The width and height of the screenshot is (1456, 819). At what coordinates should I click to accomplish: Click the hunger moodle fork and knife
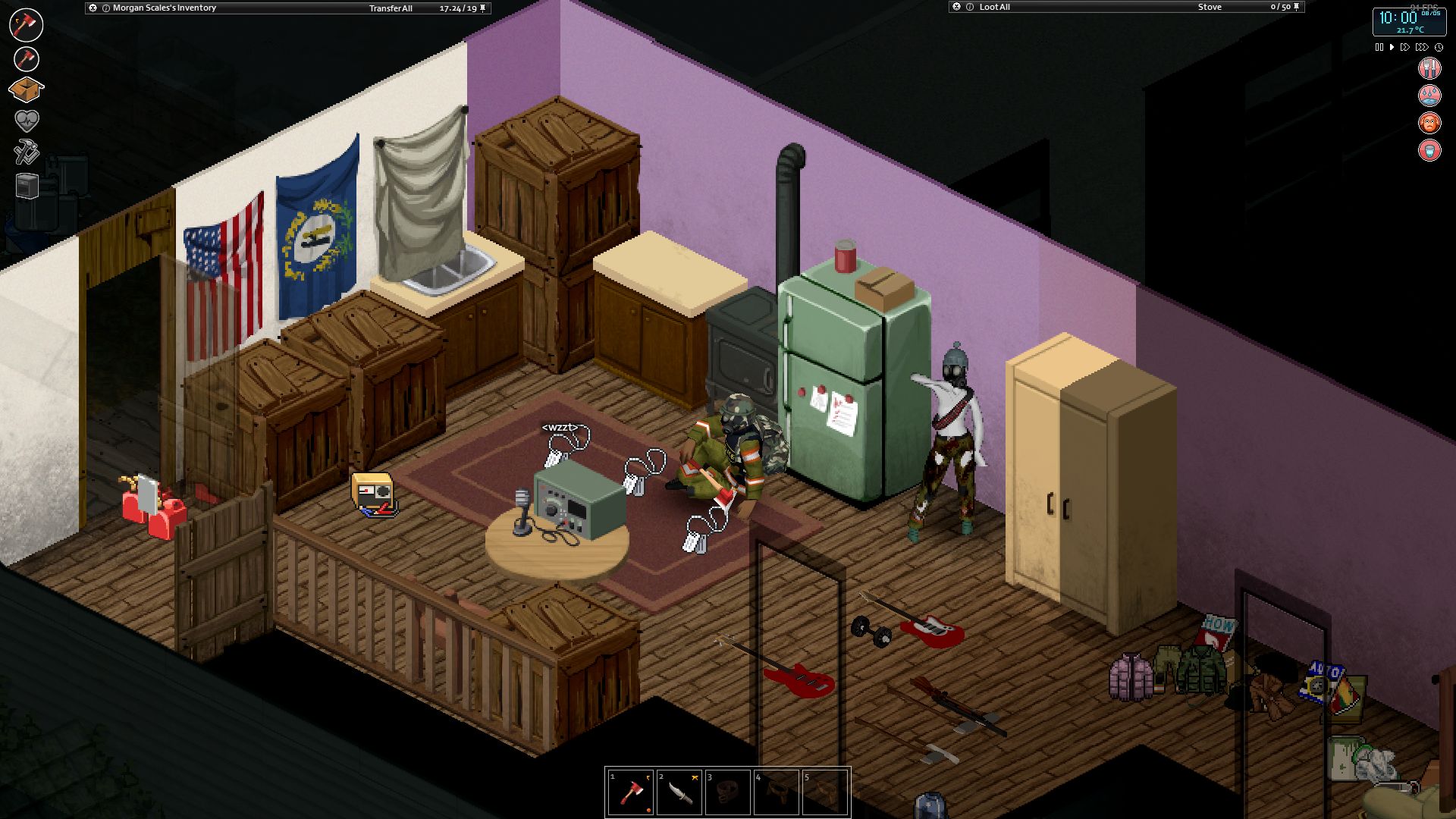click(1429, 68)
